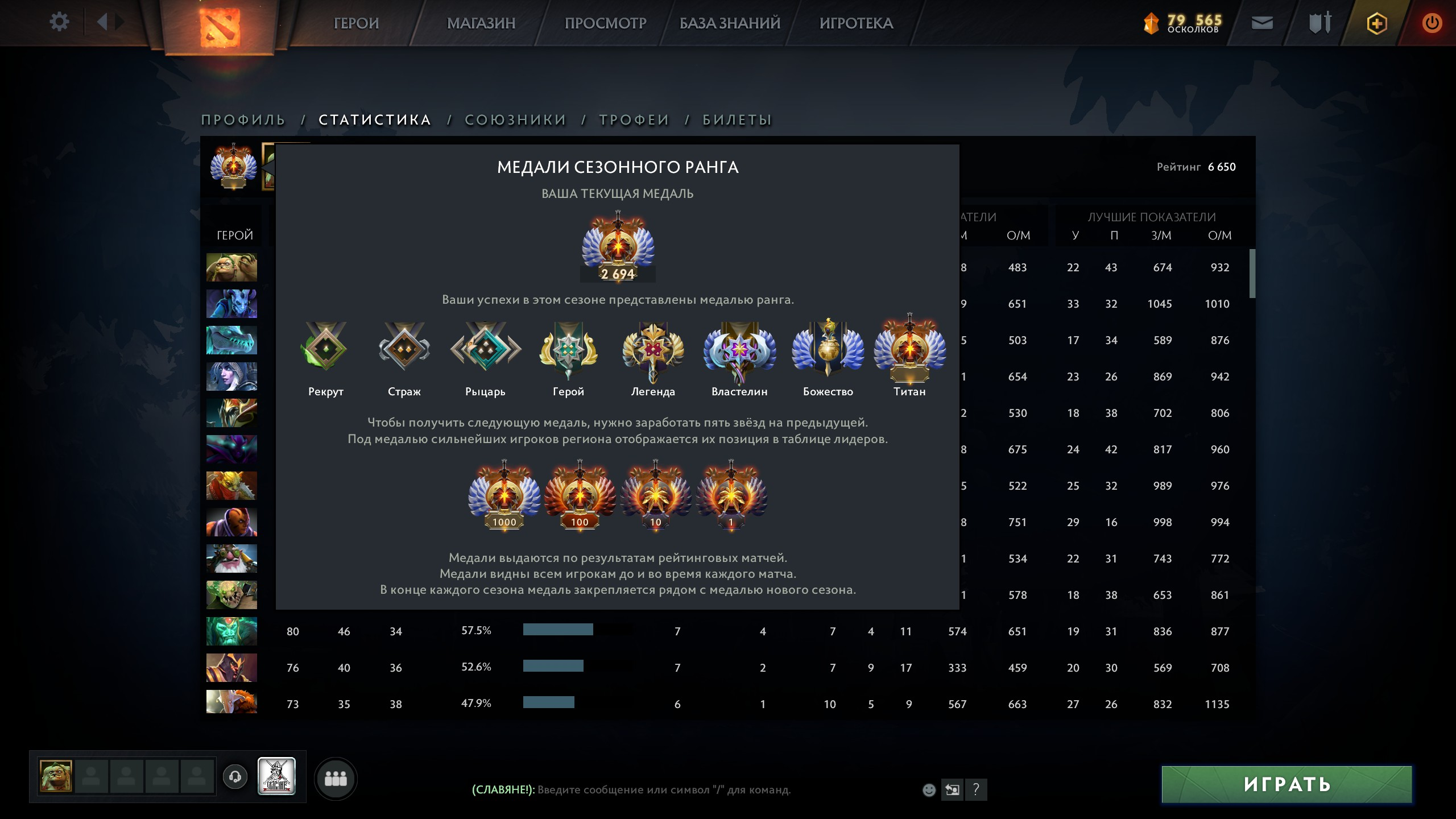Start matchmaking with the Играть button

[x=1287, y=784]
